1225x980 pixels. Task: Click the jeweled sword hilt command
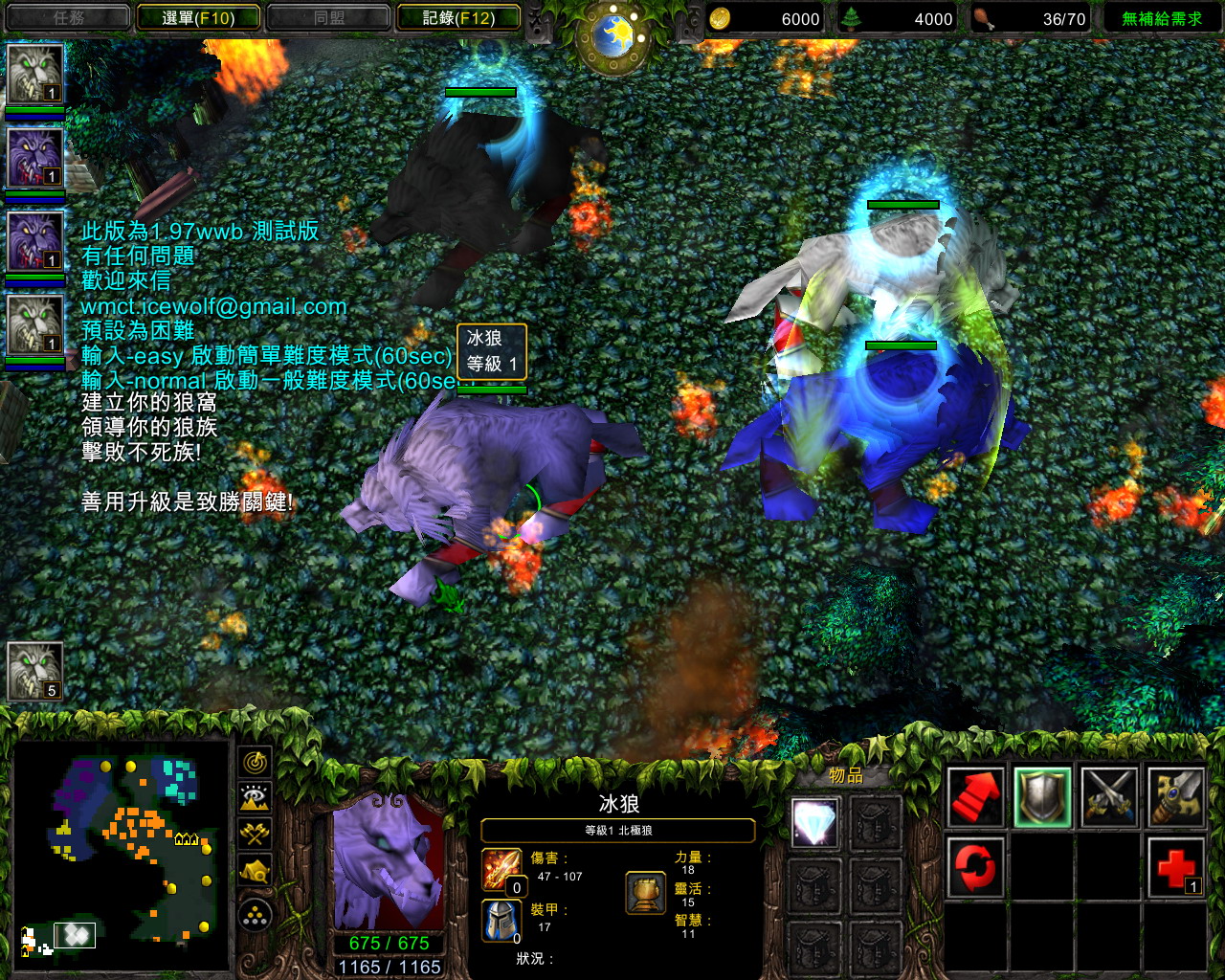(1176, 796)
